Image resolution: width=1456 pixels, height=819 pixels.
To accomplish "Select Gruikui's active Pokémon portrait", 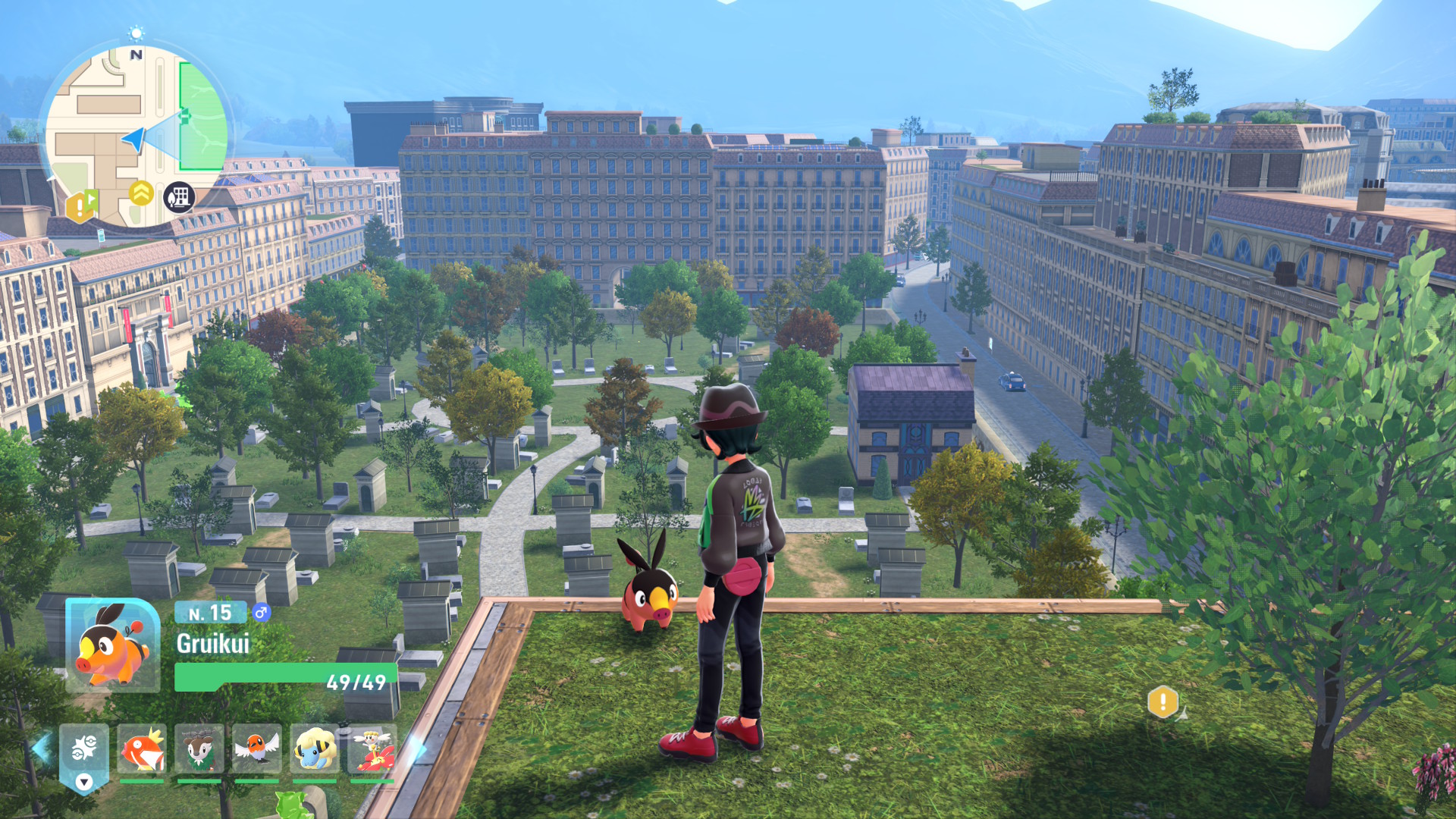I will 112,645.
